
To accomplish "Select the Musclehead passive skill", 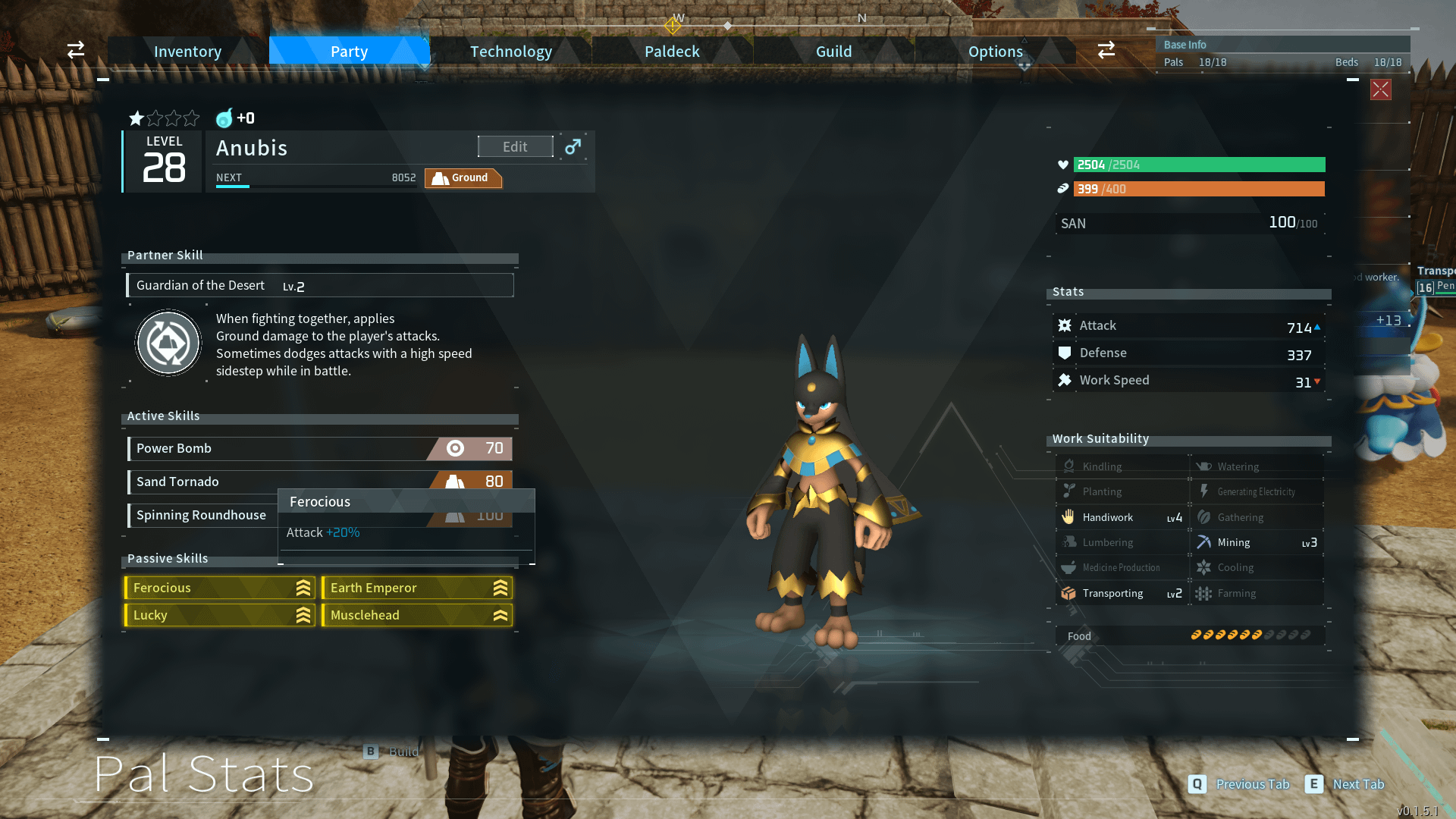I will click(417, 616).
